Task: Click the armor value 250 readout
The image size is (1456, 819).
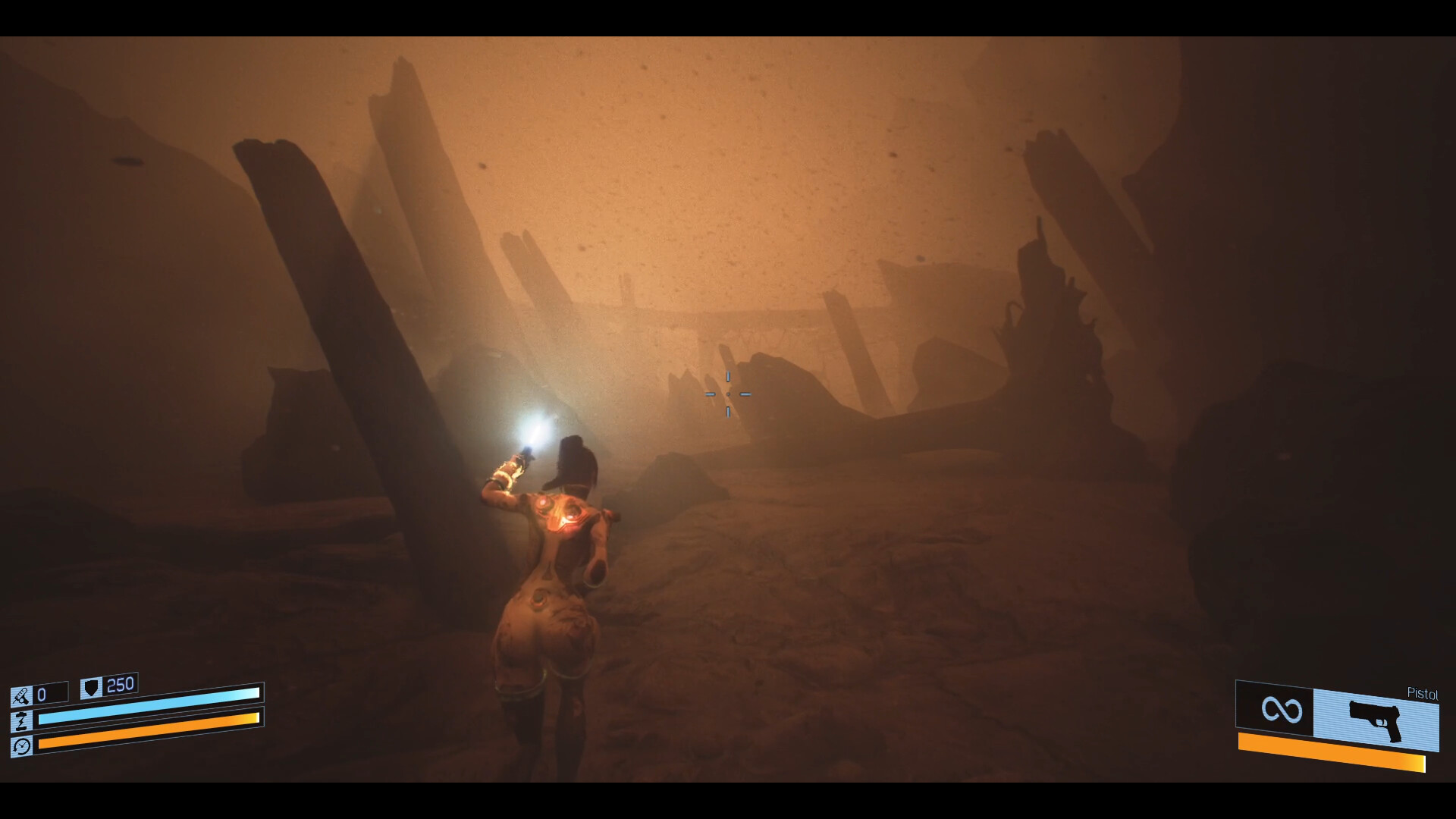Action: (x=121, y=685)
